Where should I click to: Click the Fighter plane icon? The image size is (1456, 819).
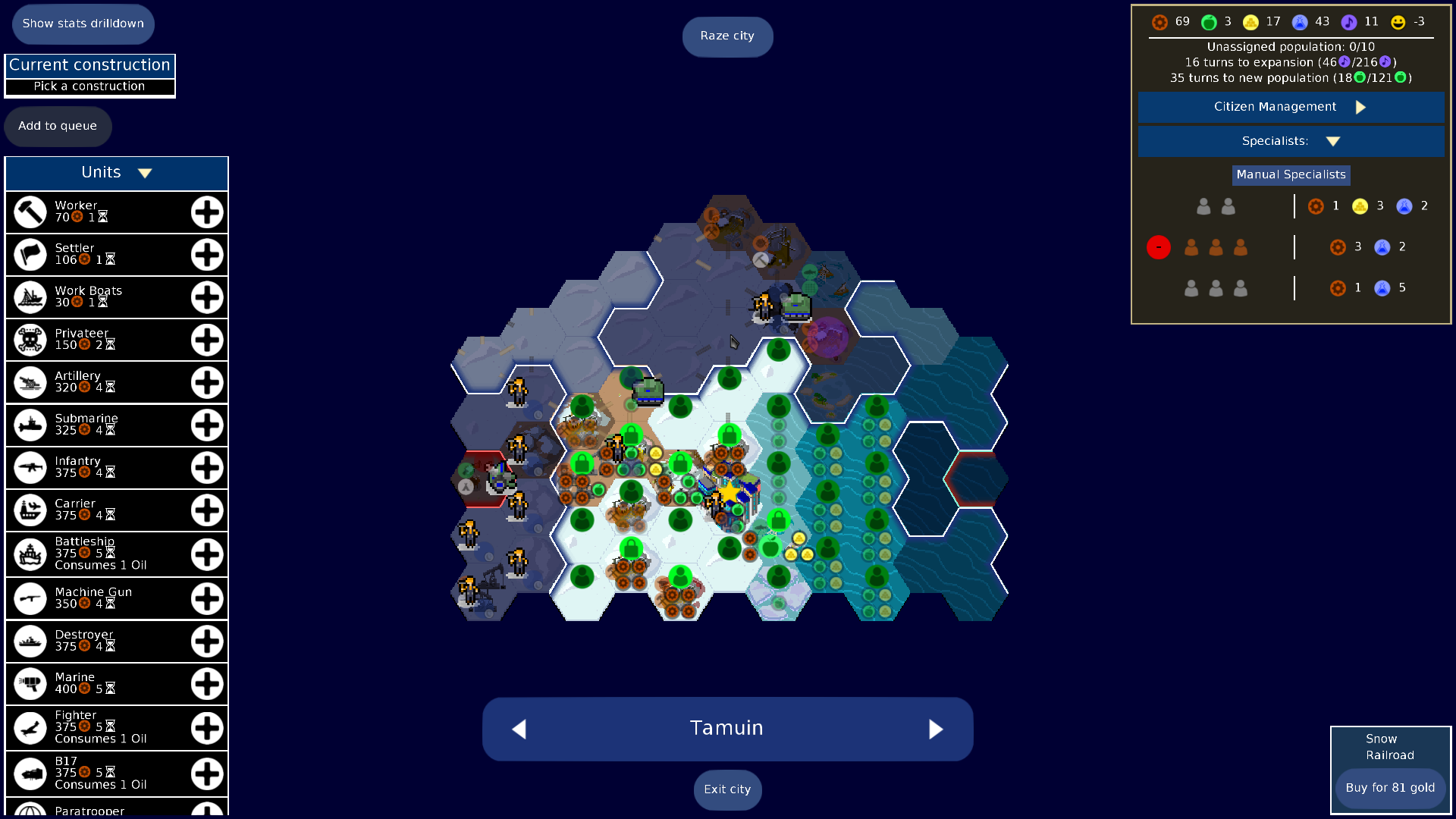[x=30, y=727]
